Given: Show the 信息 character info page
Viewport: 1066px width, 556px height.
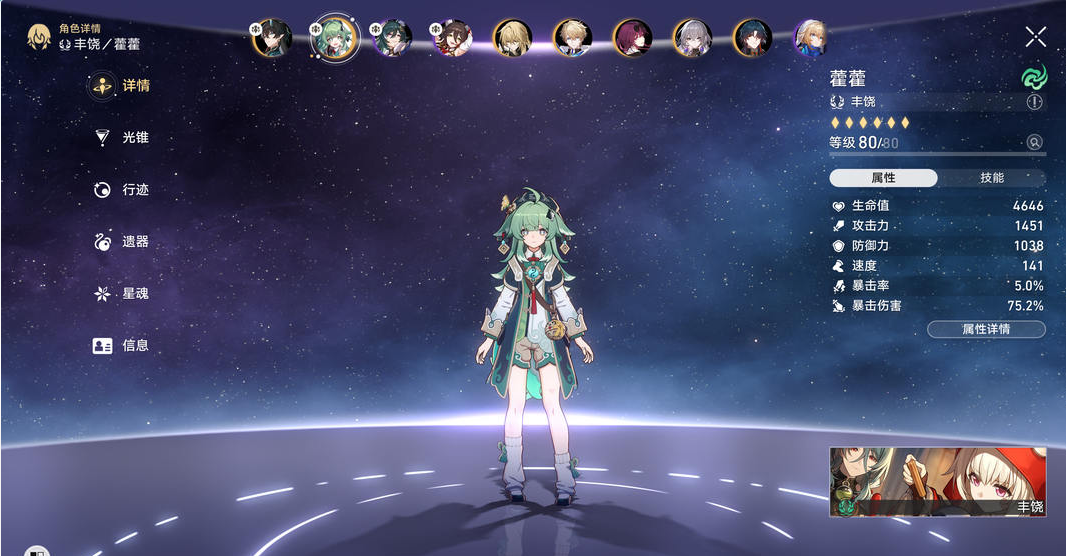Looking at the screenshot, I should pyautogui.click(x=124, y=346).
